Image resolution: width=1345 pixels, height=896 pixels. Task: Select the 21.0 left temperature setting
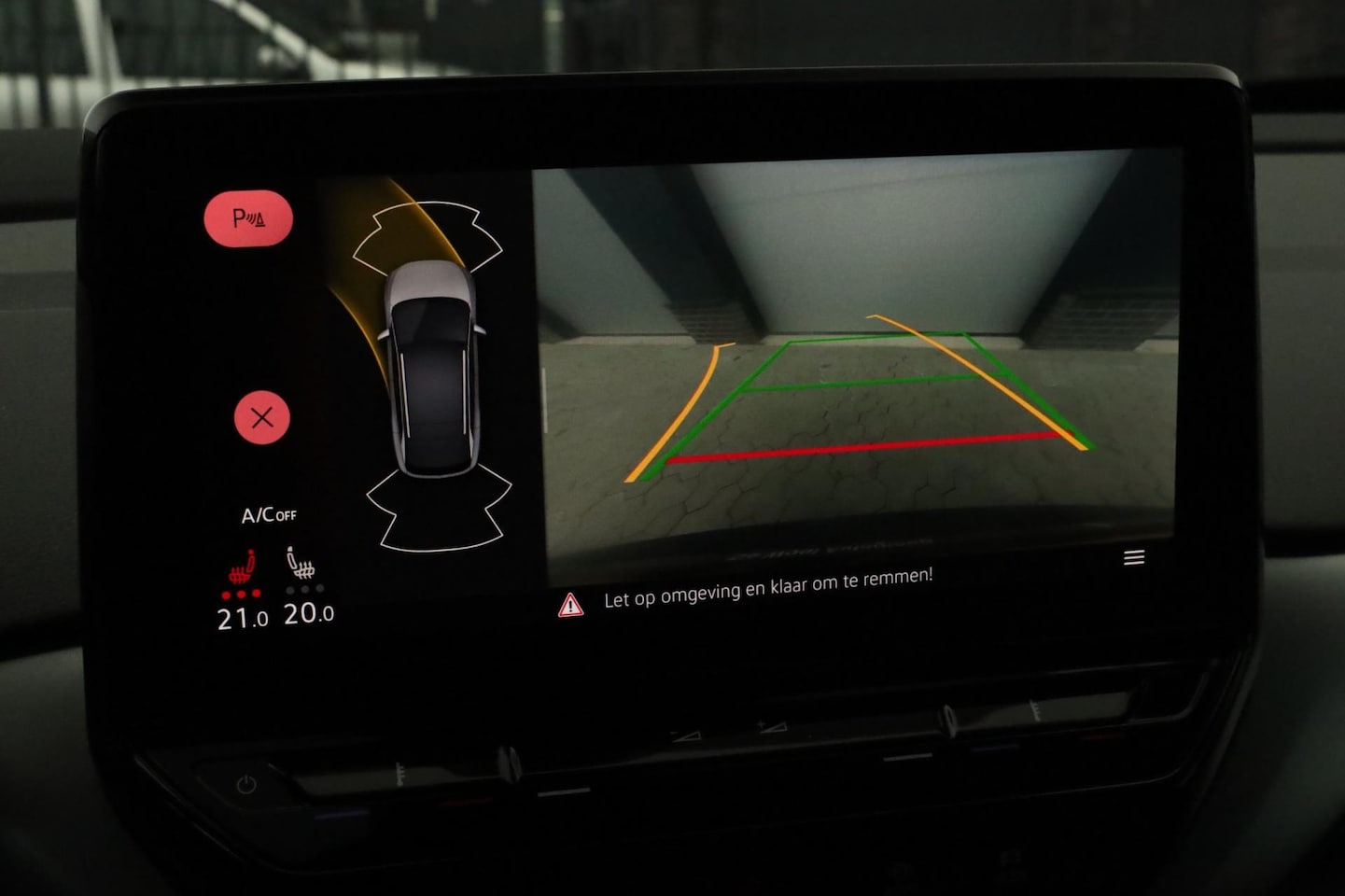coord(242,618)
